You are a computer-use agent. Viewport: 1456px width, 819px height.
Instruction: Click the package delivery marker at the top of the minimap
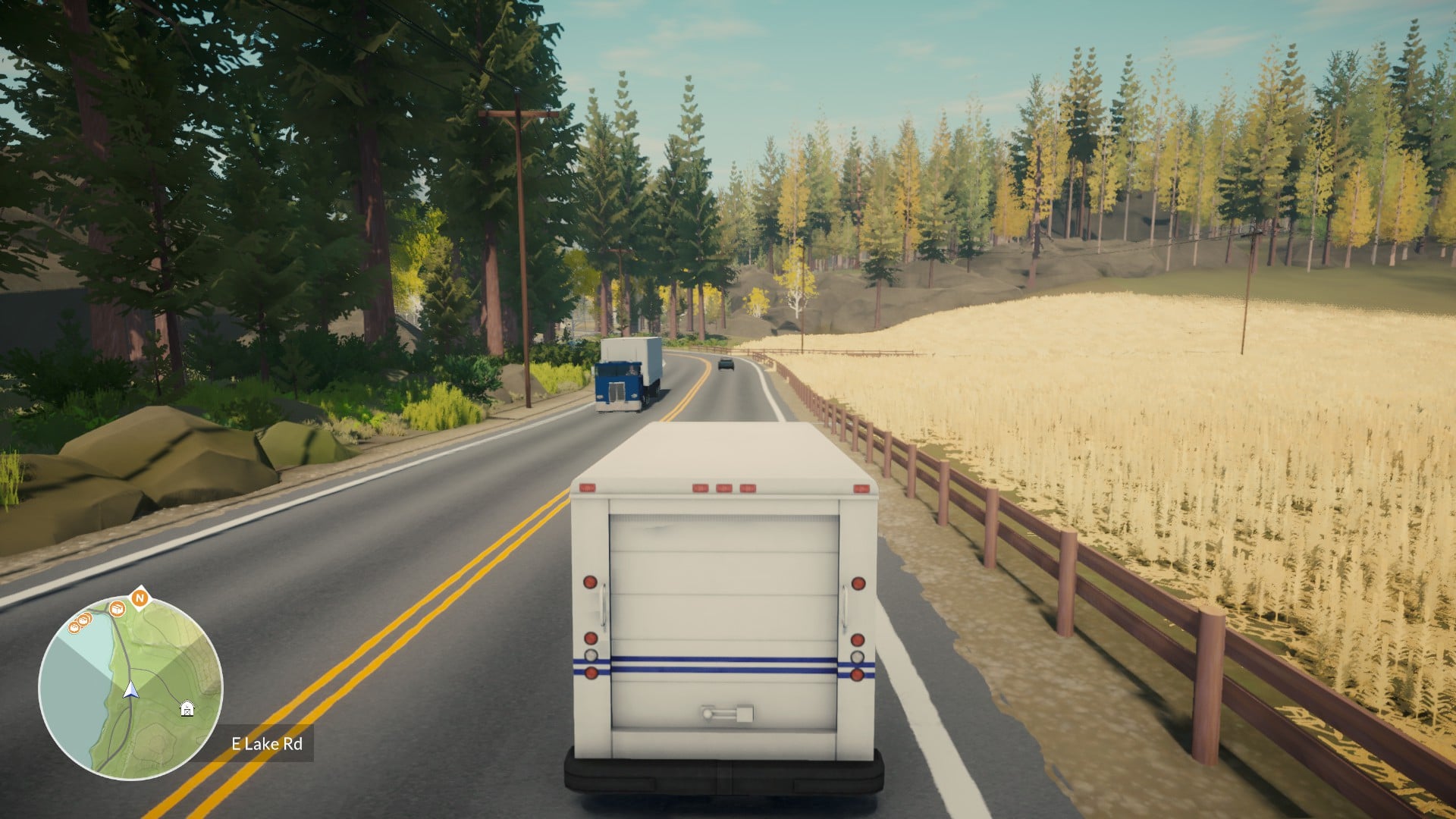(117, 608)
